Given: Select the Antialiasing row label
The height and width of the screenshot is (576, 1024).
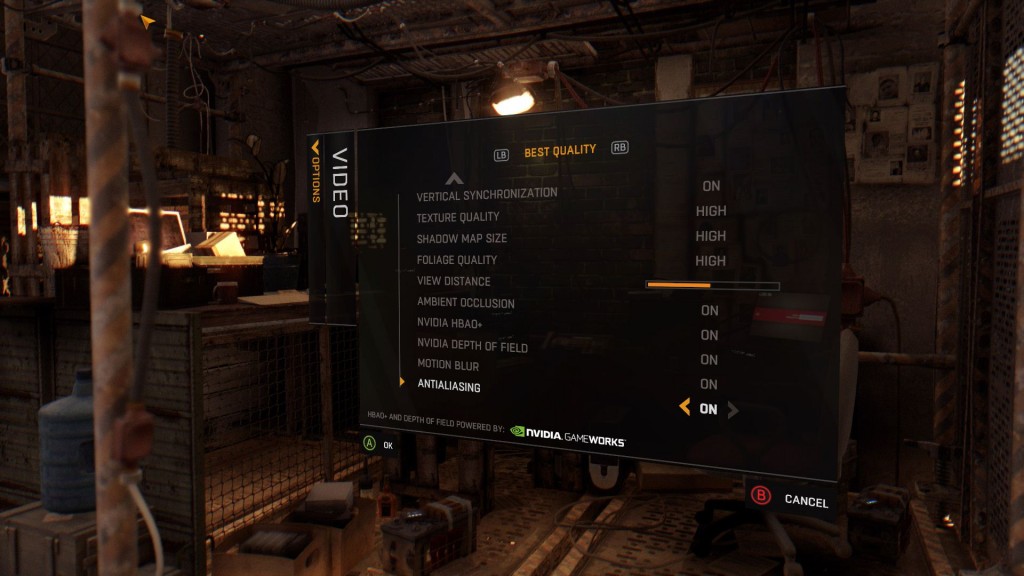Looking at the screenshot, I should pos(449,387).
